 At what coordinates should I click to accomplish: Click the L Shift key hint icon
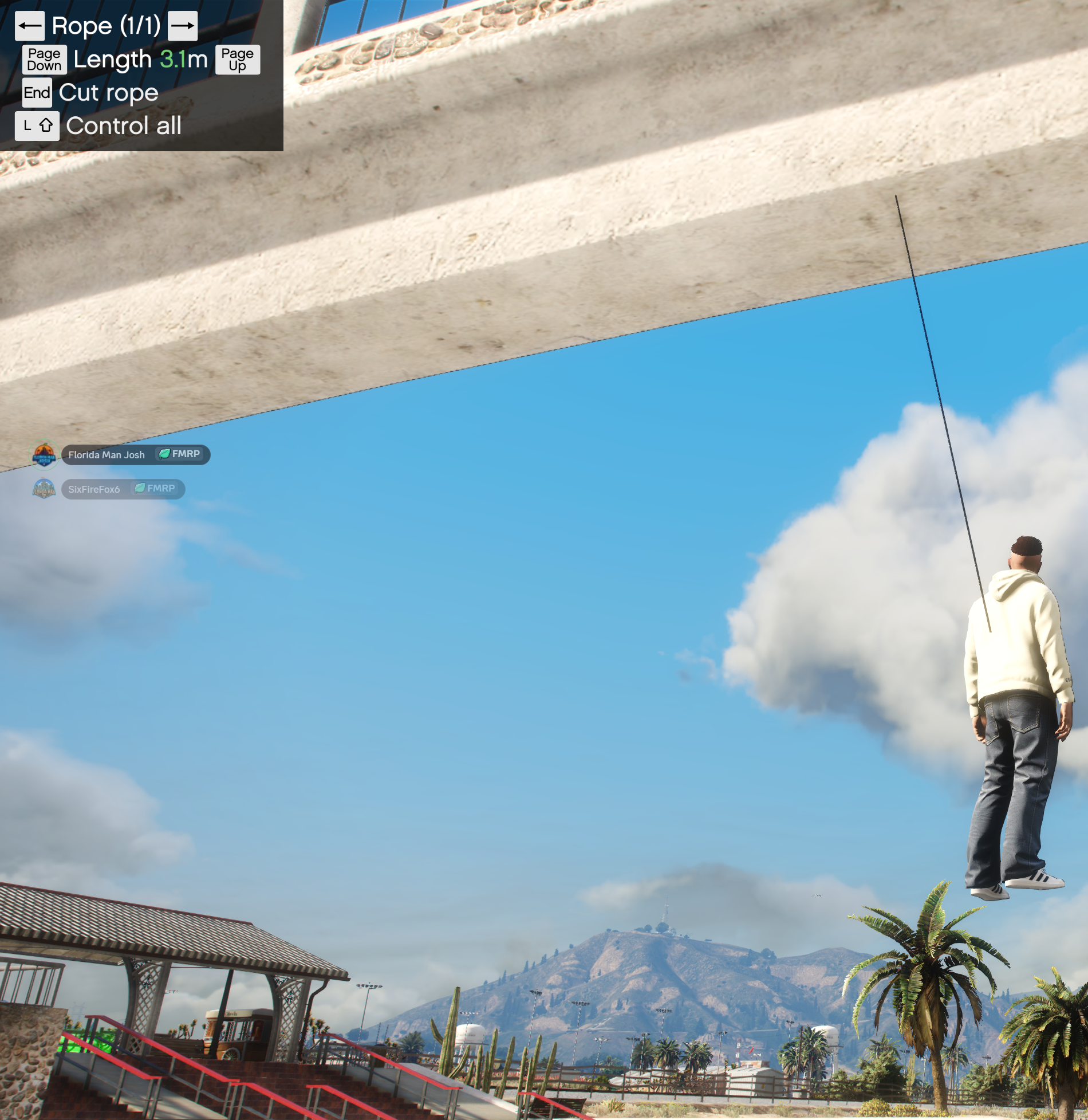[37, 126]
